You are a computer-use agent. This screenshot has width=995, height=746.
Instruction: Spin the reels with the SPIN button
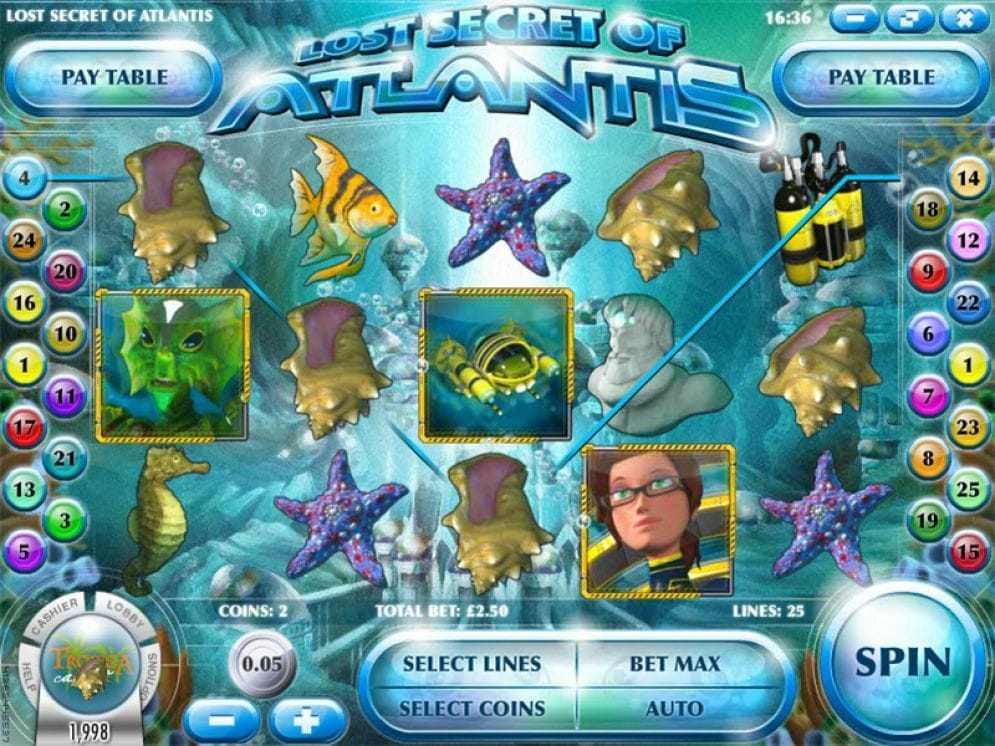[x=903, y=661]
